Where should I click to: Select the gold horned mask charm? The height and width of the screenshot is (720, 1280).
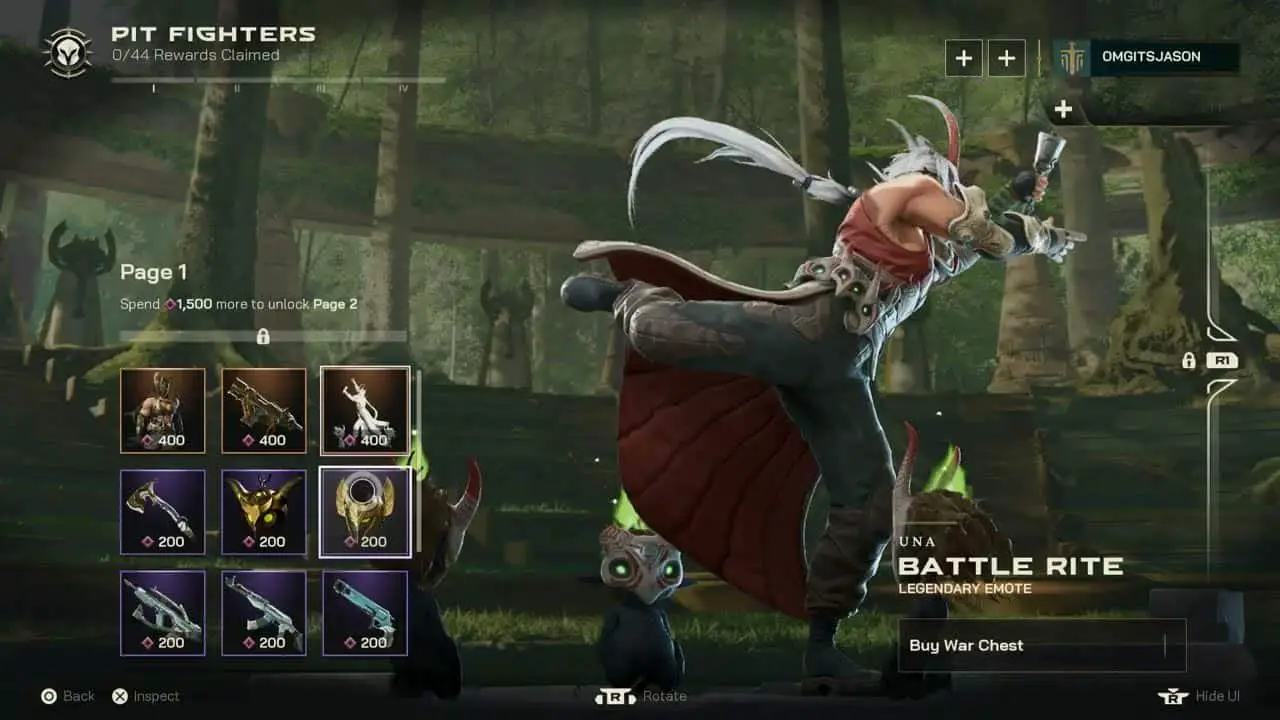coord(264,512)
